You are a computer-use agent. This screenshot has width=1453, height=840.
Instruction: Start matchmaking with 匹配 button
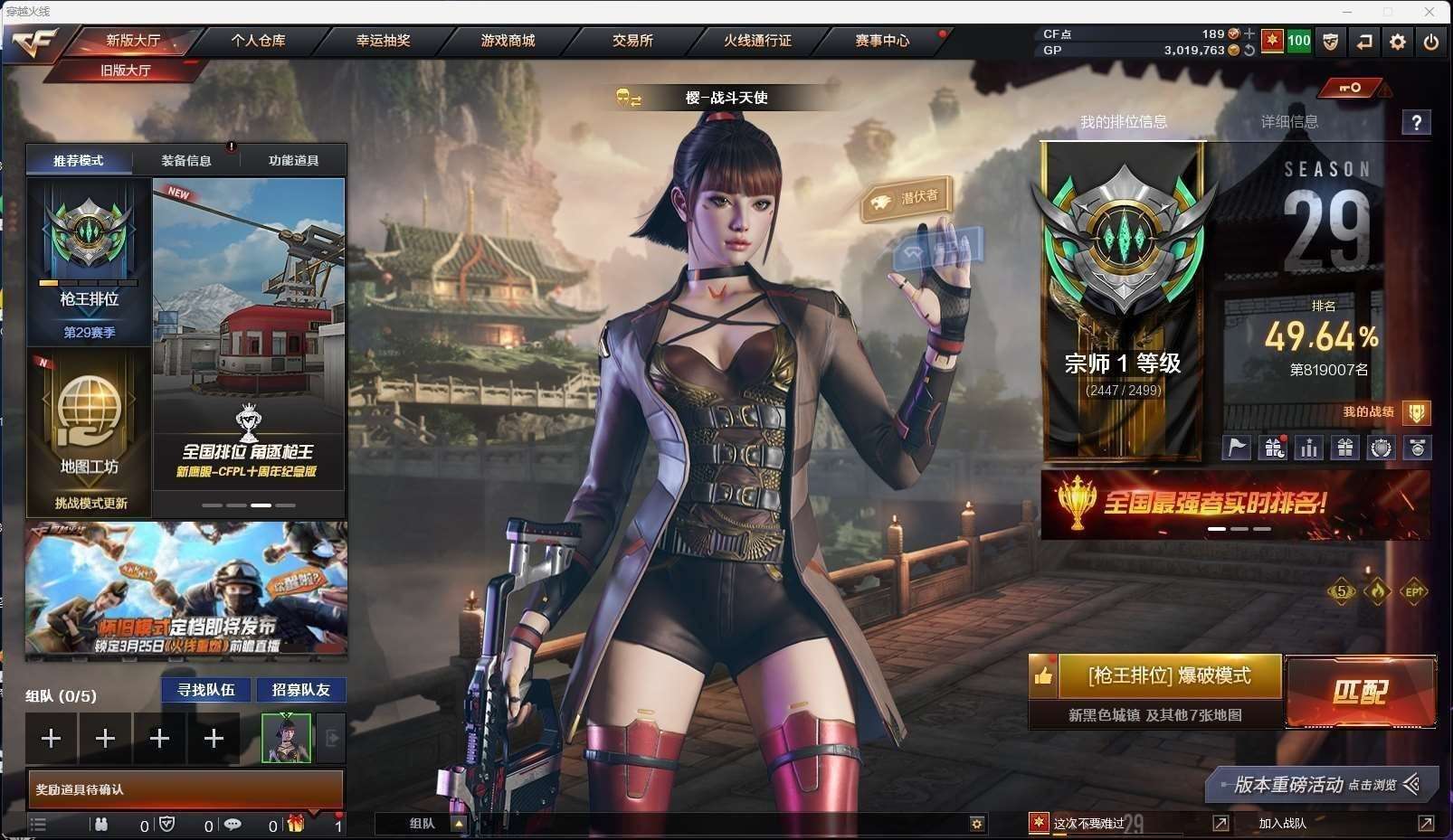1360,692
